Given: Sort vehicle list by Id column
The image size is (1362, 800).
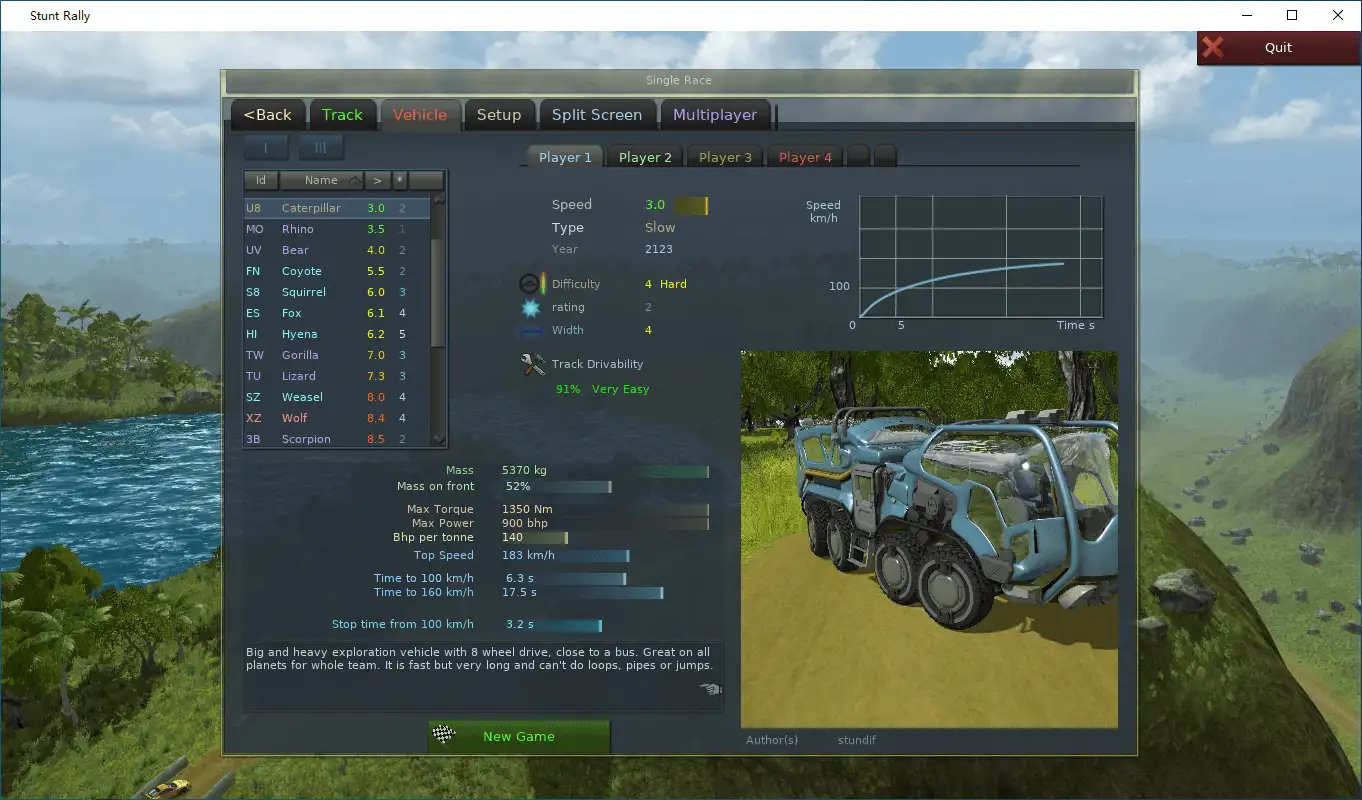Looking at the screenshot, I should click(261, 181).
